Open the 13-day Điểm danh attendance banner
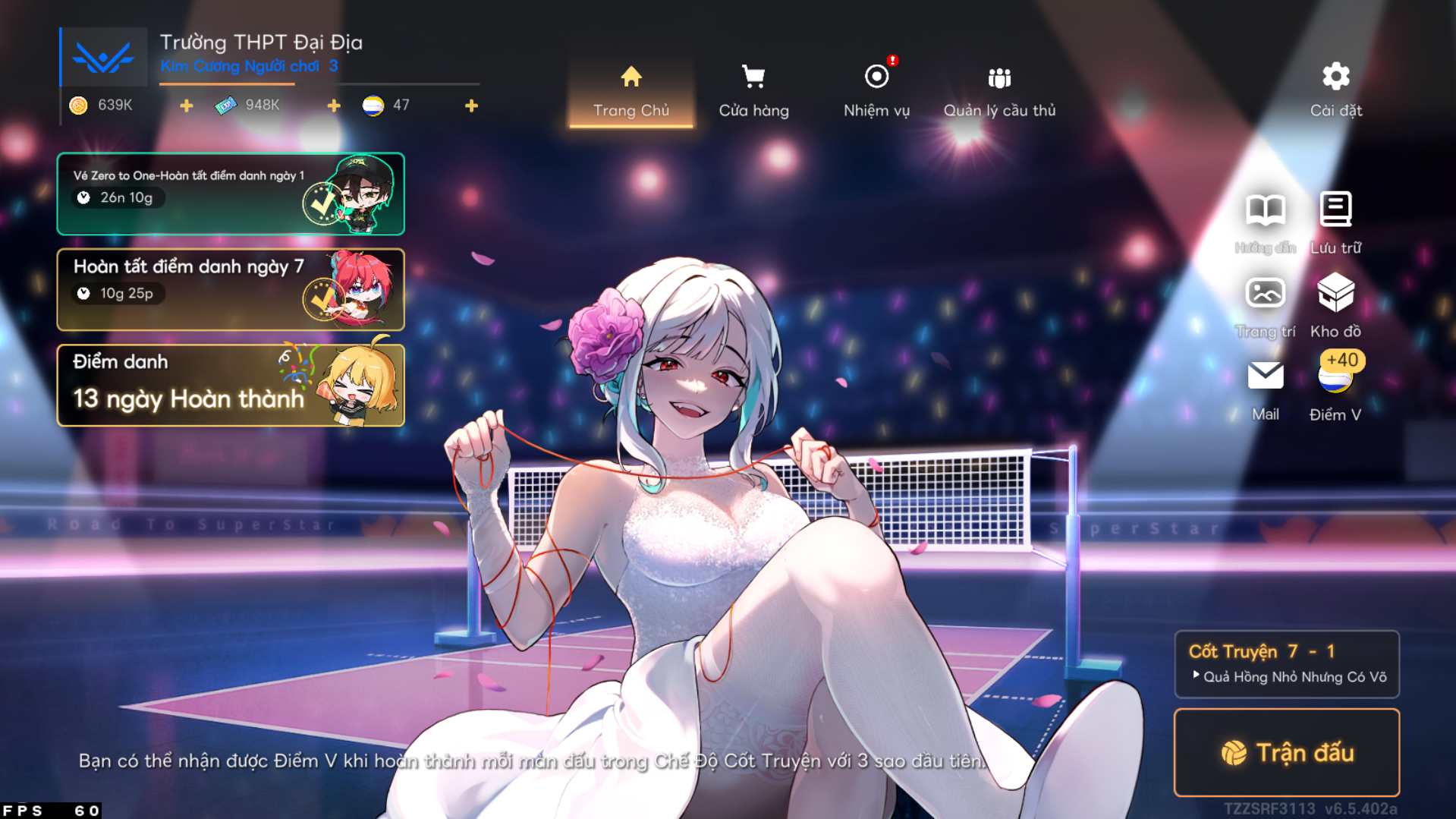This screenshot has height=819, width=1456. pos(231,385)
